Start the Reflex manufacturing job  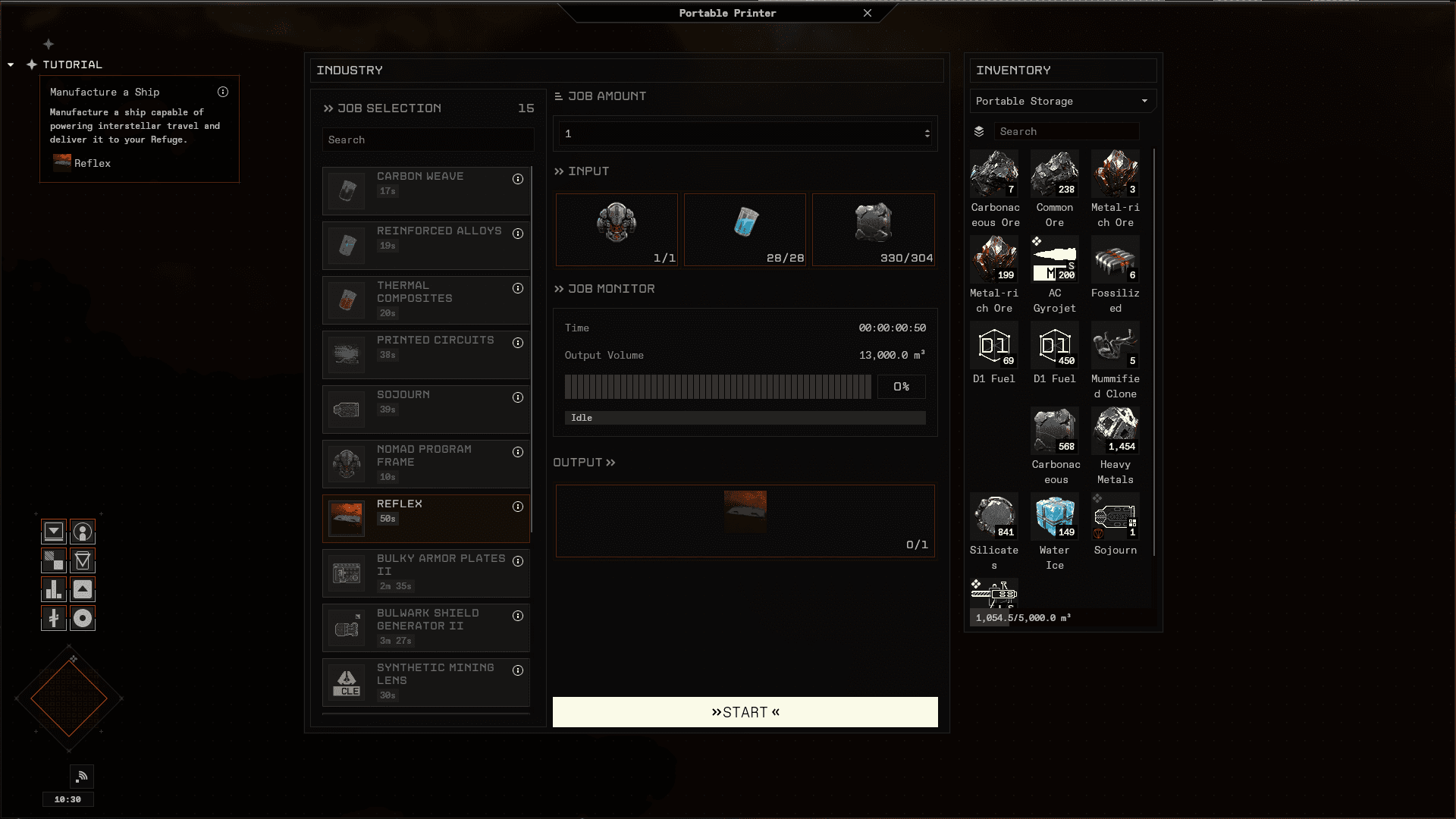tap(745, 712)
